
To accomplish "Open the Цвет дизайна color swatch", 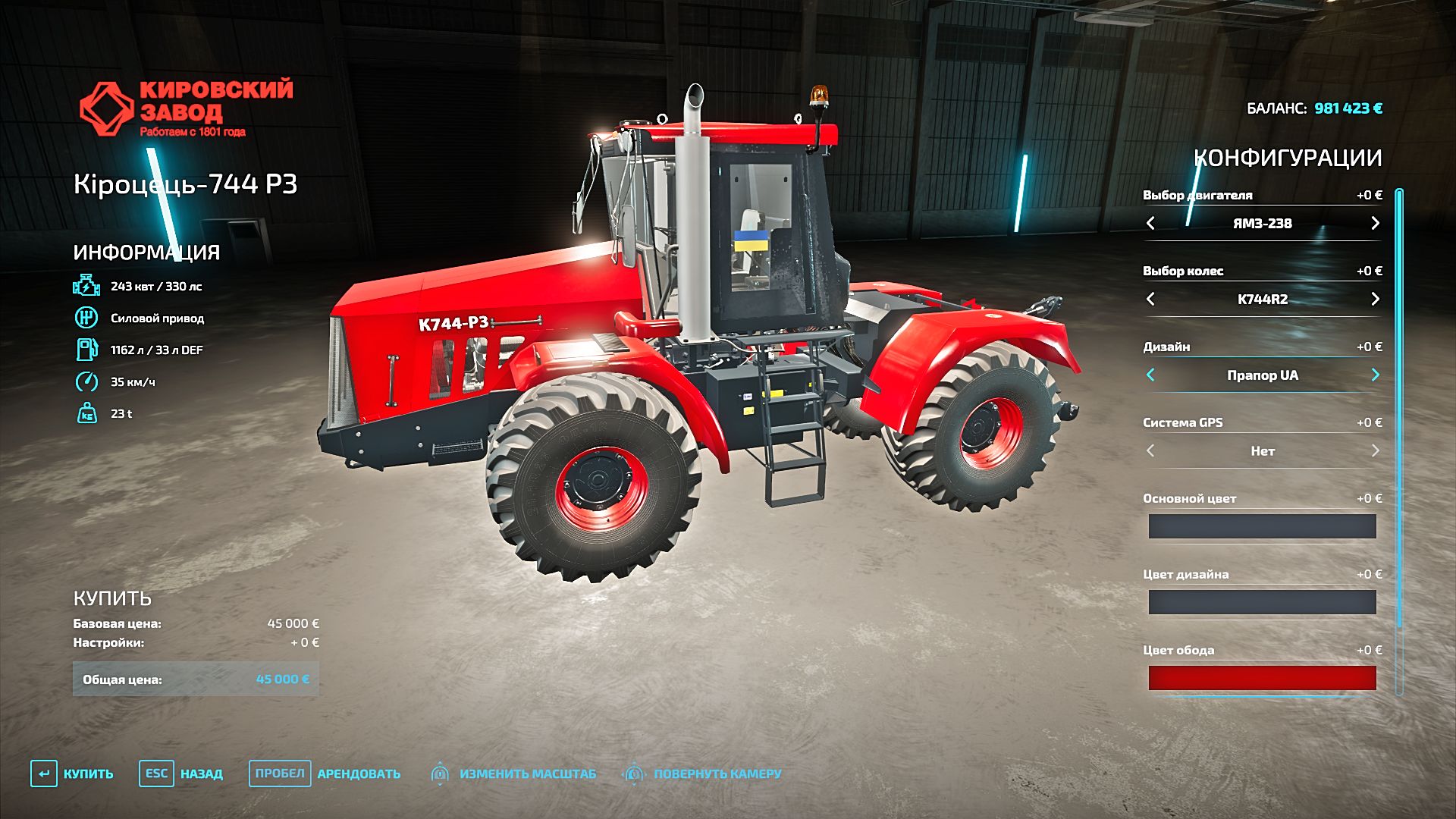I will click(x=1262, y=602).
